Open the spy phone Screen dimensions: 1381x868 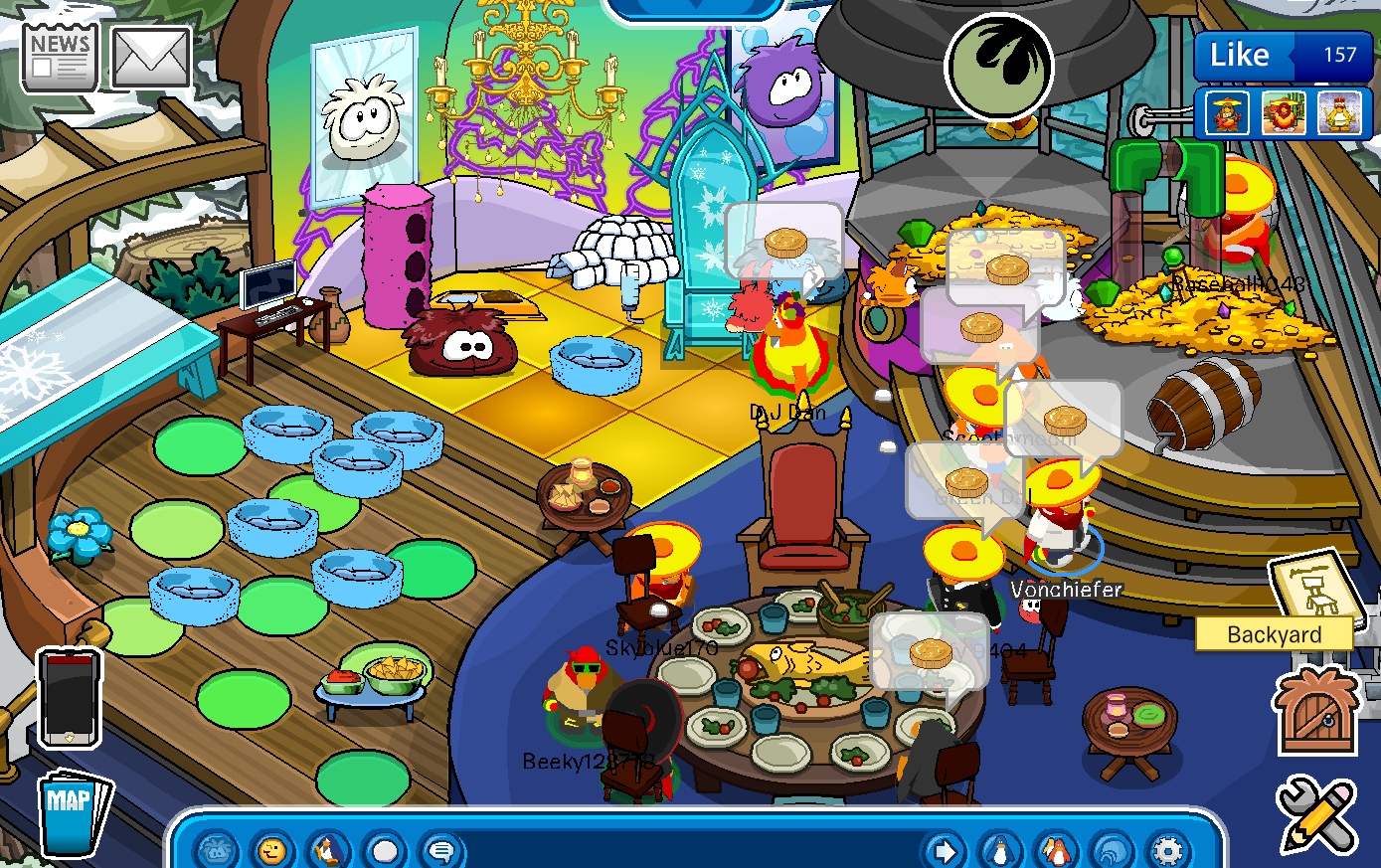click(69, 698)
